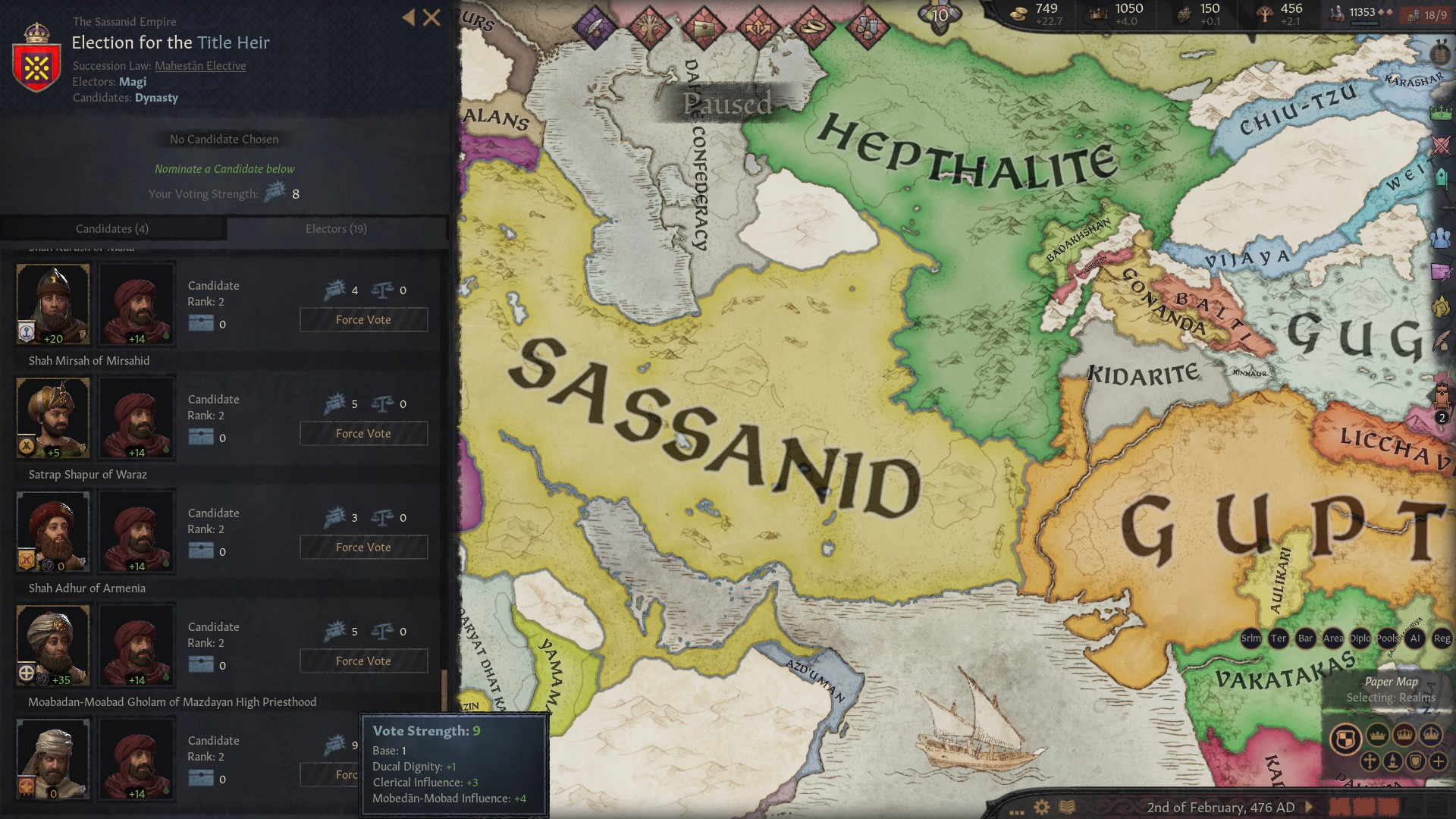Toggle the AI map mode button
Image resolution: width=1456 pixels, height=819 pixels.
[1414, 639]
